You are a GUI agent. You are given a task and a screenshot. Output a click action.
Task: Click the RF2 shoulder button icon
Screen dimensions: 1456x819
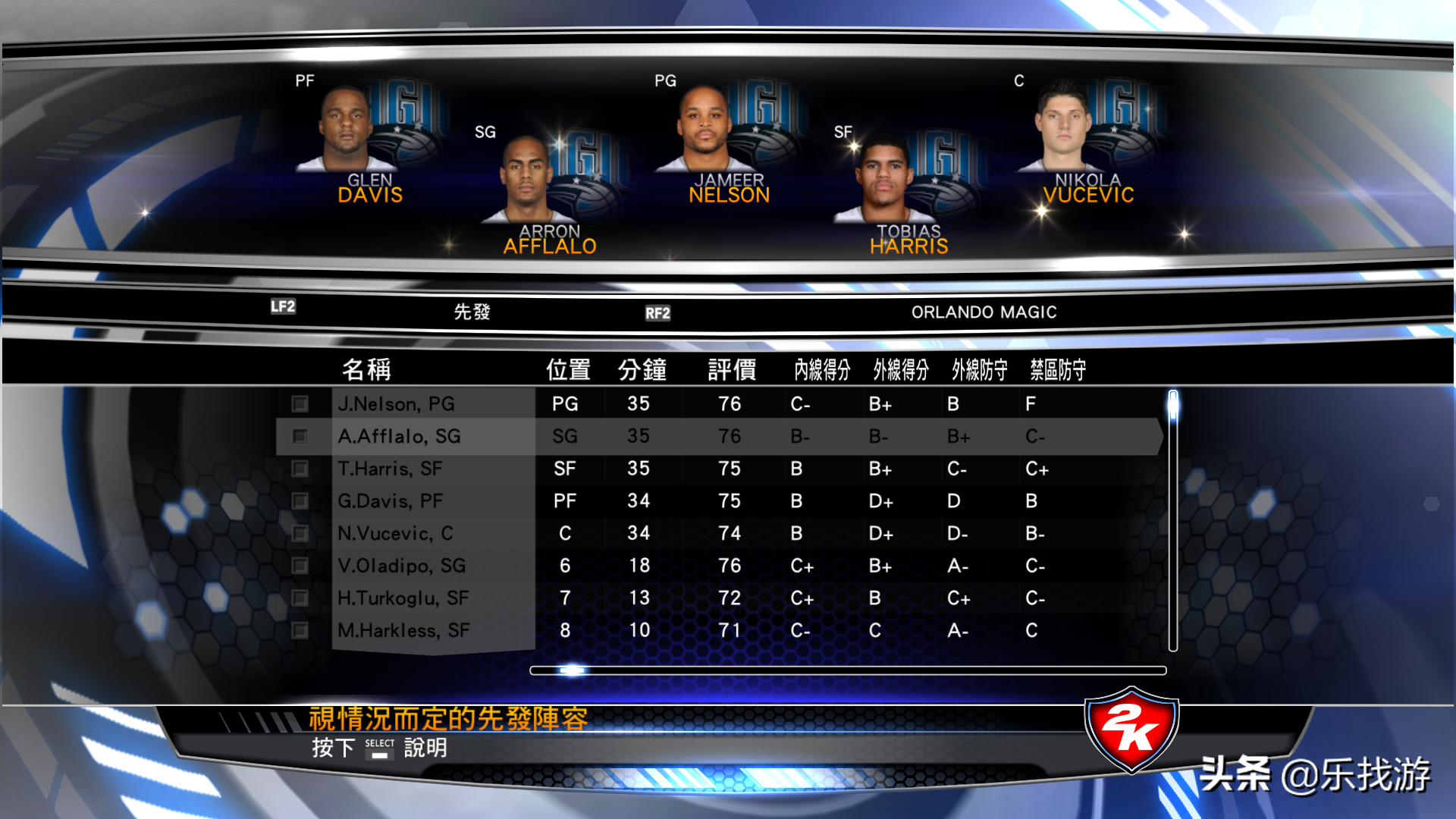(658, 312)
